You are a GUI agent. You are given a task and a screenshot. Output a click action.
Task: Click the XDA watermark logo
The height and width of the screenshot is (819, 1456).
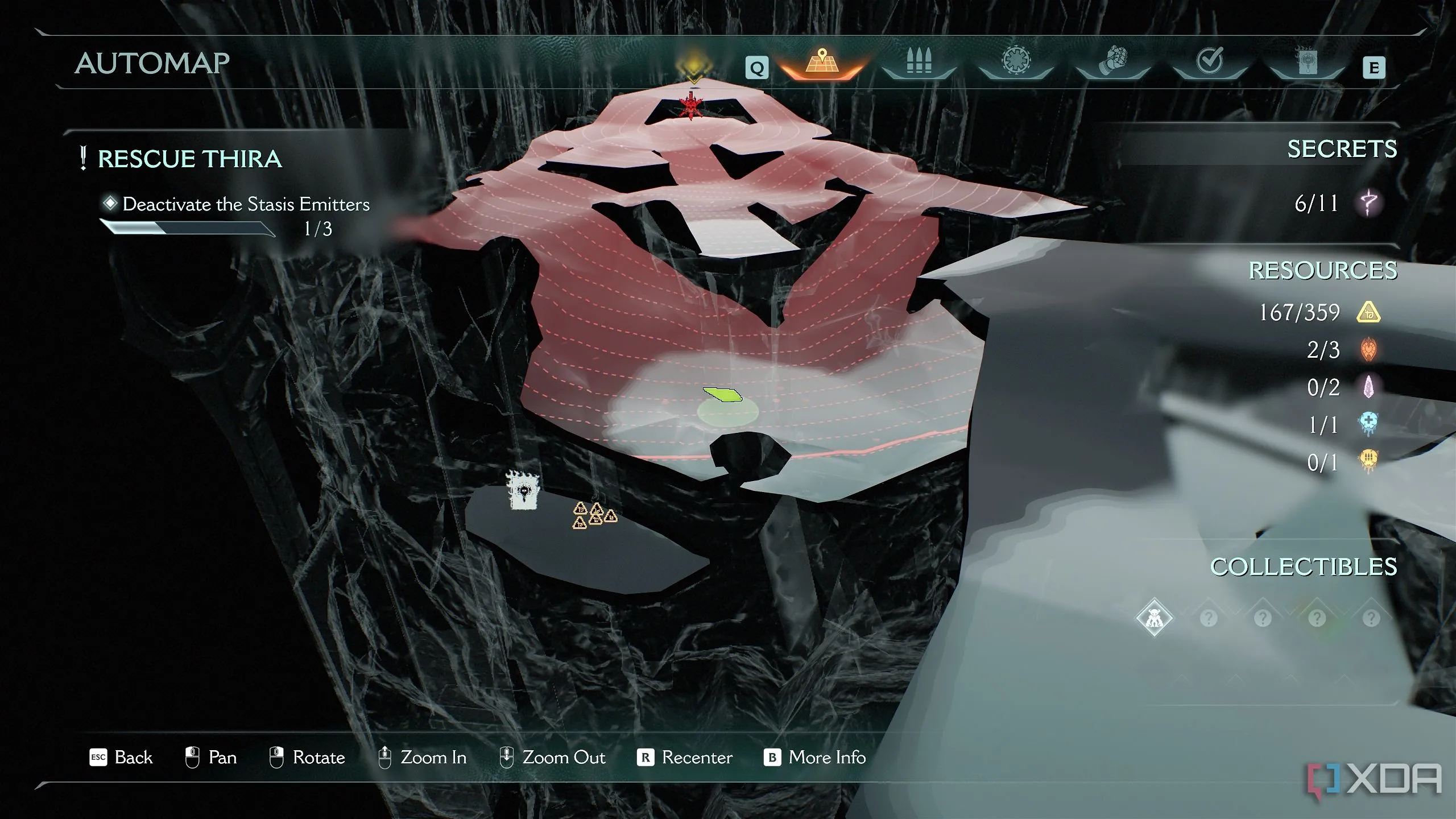point(1374,779)
